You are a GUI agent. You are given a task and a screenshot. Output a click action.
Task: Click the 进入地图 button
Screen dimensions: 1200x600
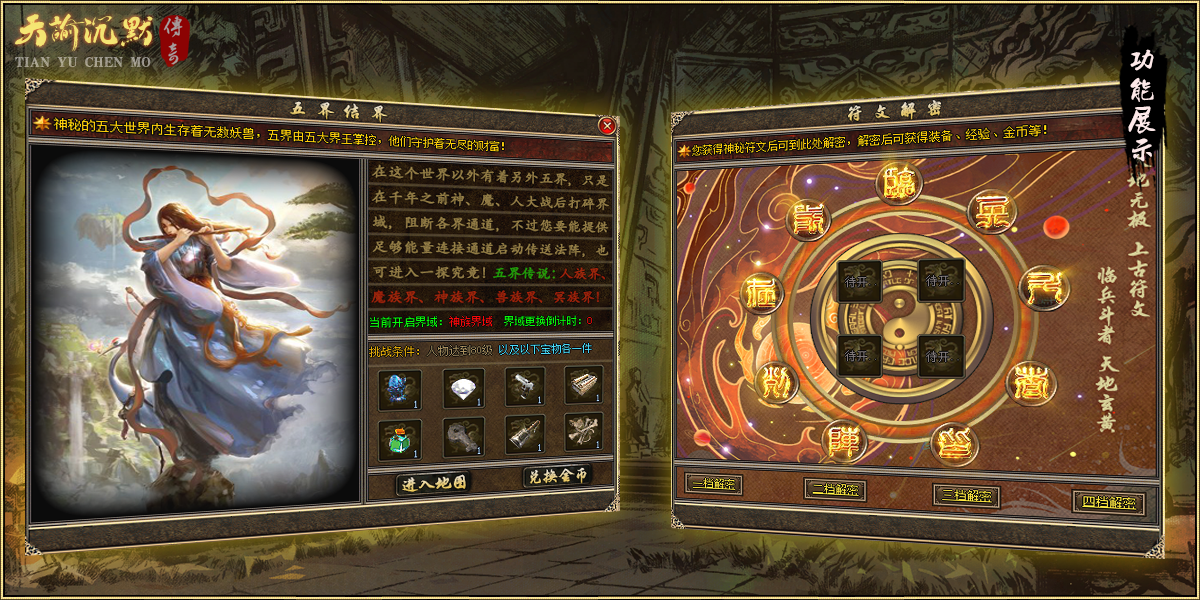coord(434,484)
